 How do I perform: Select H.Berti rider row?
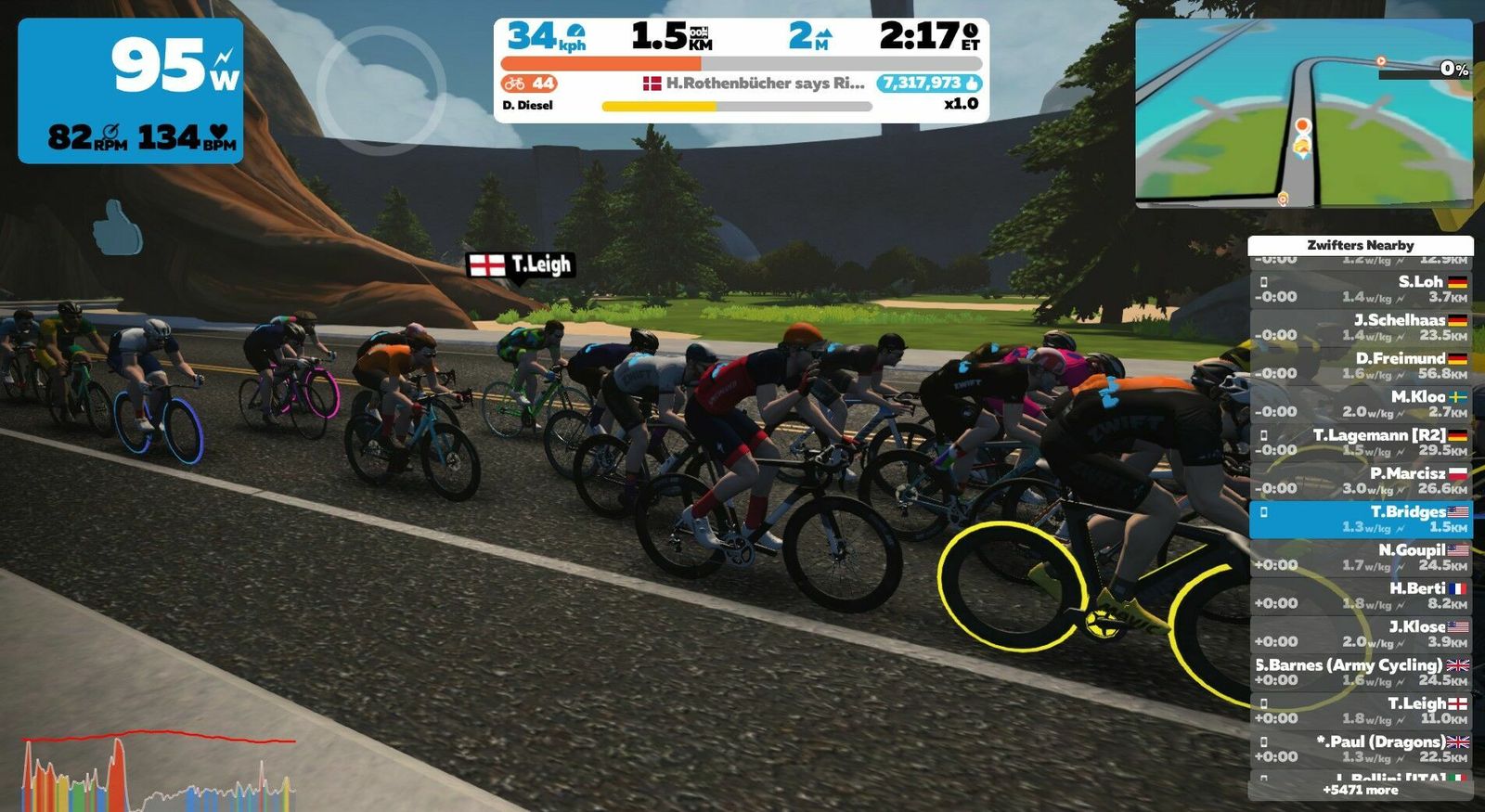(1360, 596)
